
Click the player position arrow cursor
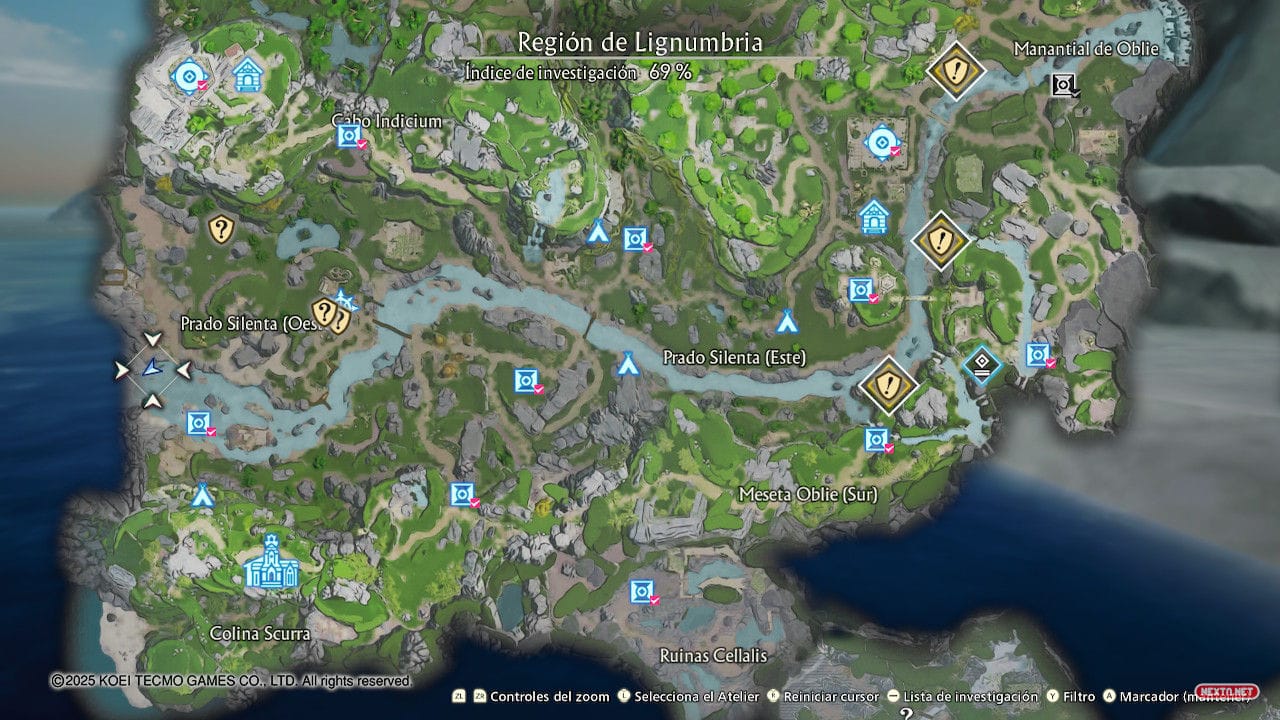[152, 369]
